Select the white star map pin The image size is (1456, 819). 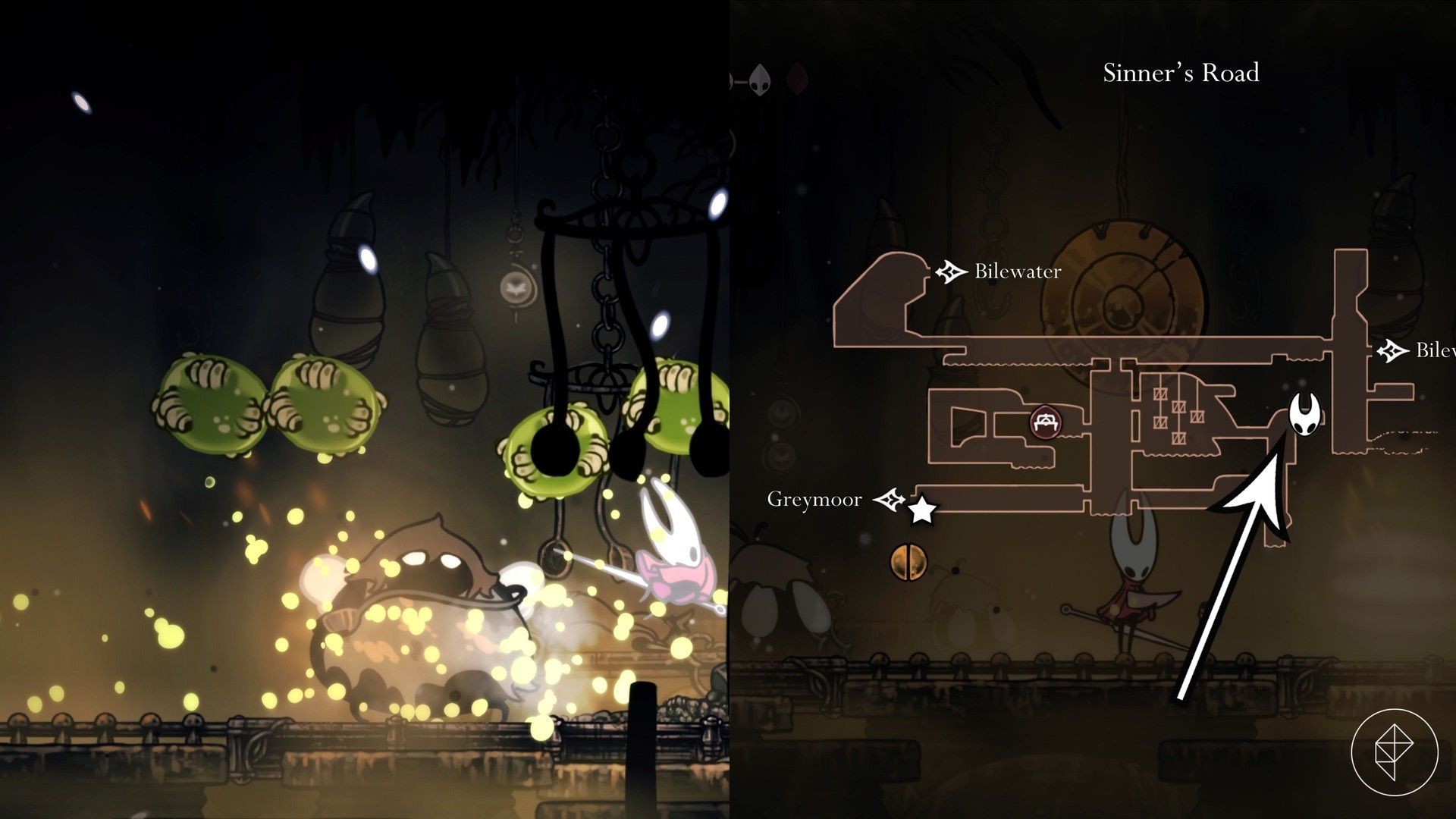tap(921, 510)
